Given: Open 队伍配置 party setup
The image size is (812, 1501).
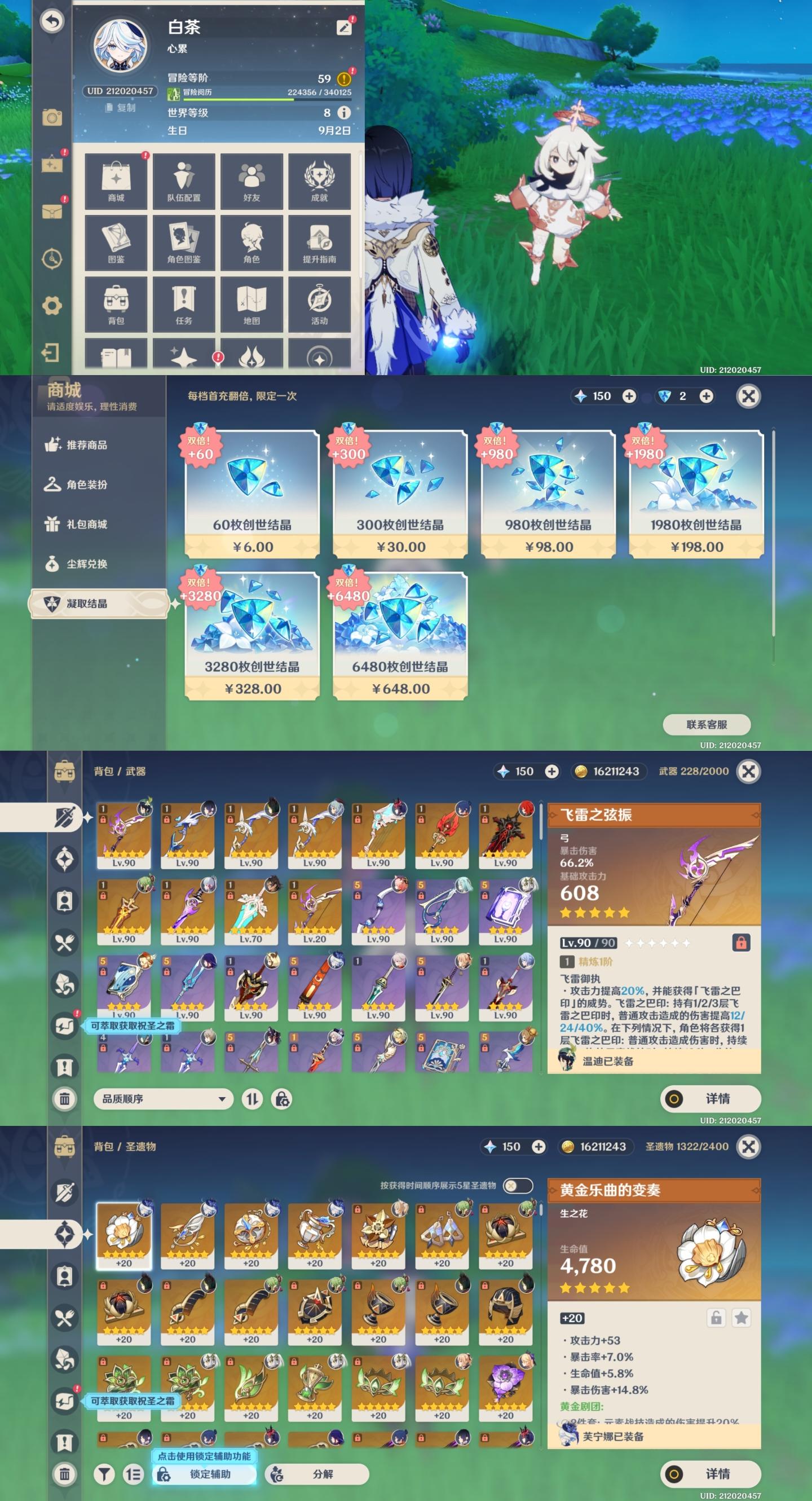Looking at the screenshot, I should pyautogui.click(x=183, y=181).
